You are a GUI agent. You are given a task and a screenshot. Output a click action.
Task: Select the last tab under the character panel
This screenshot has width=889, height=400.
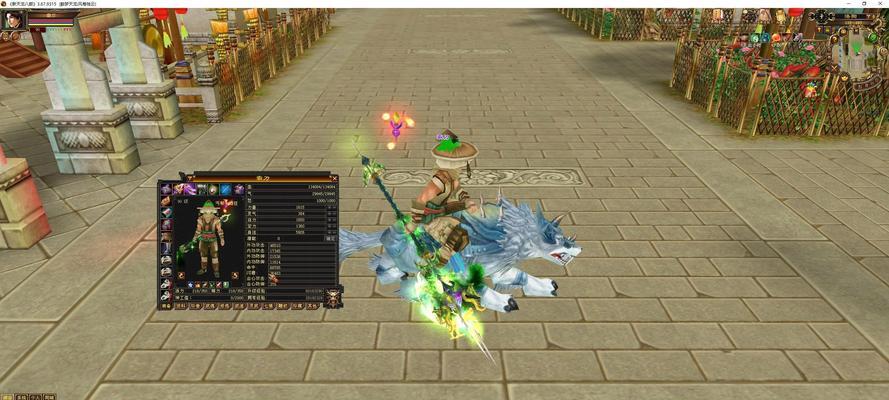(x=312, y=307)
